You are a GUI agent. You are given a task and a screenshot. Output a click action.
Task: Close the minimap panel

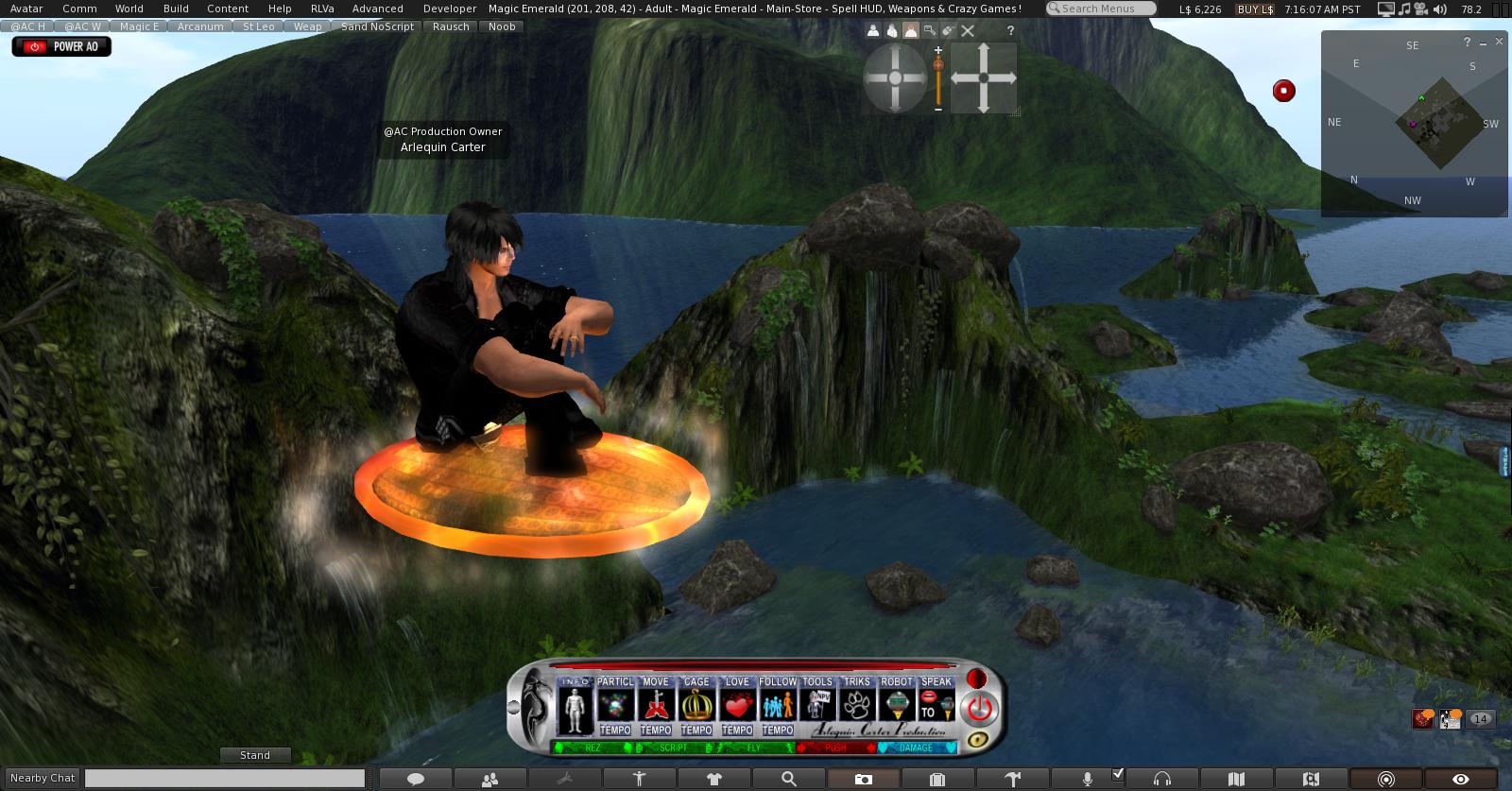tap(1500, 43)
